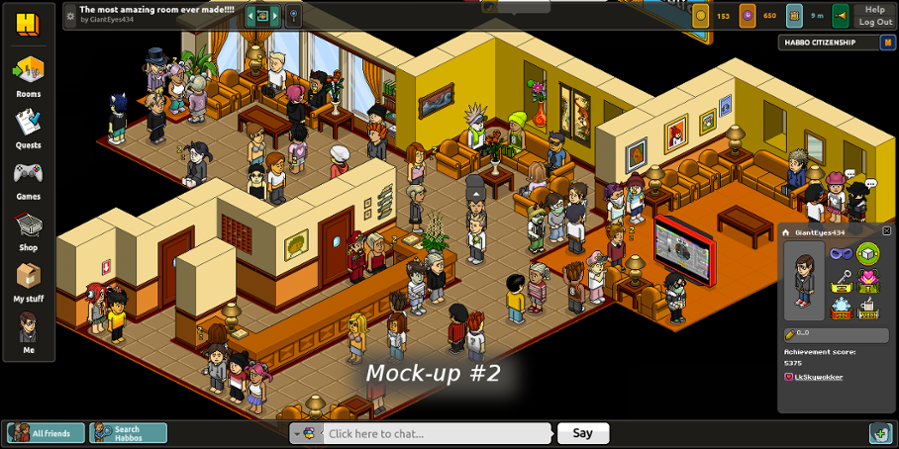This screenshot has width=899, height=449.
Task: Click the Help button
Action: tap(875, 9)
